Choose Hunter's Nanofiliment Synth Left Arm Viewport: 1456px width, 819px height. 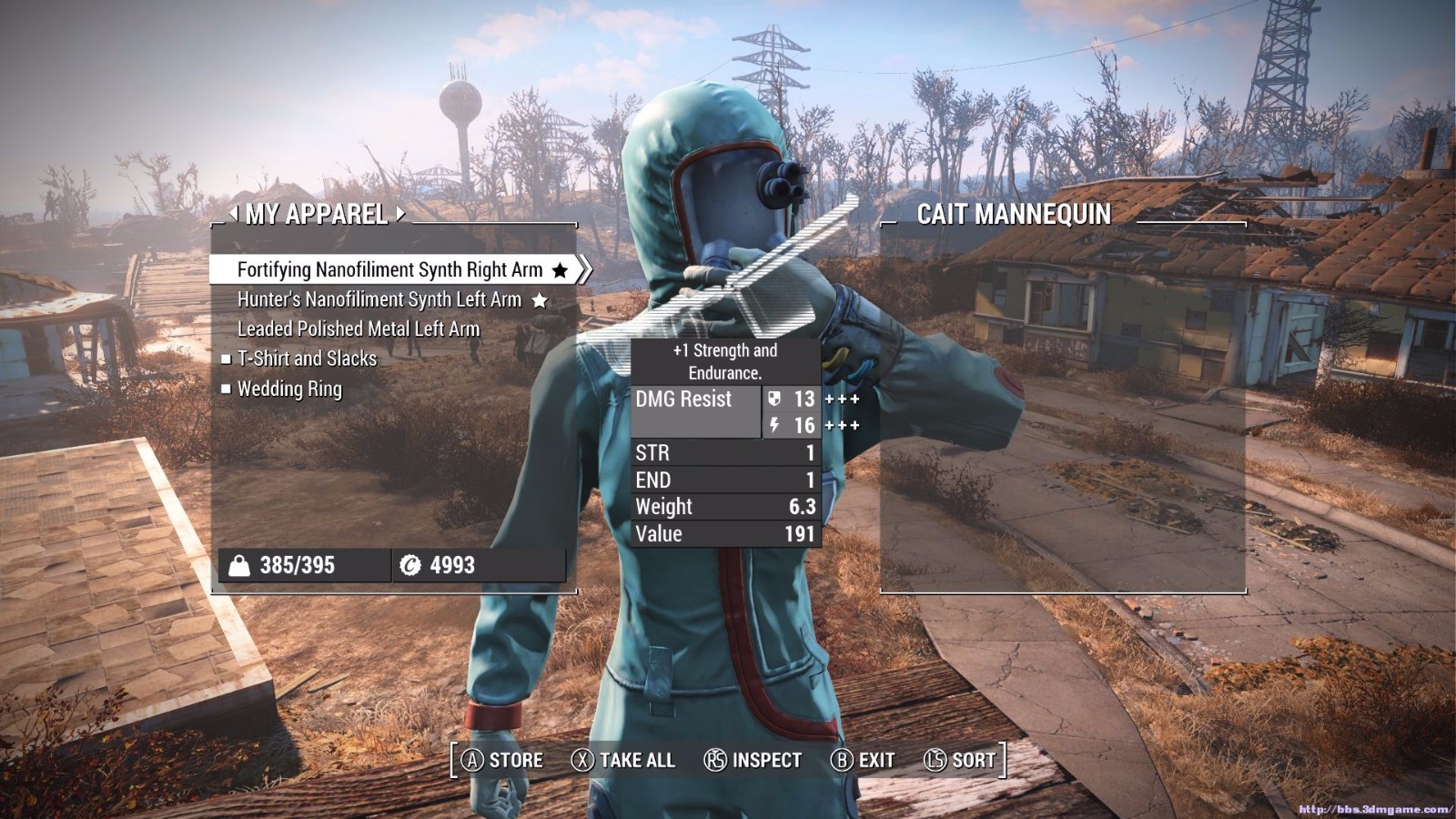point(379,299)
